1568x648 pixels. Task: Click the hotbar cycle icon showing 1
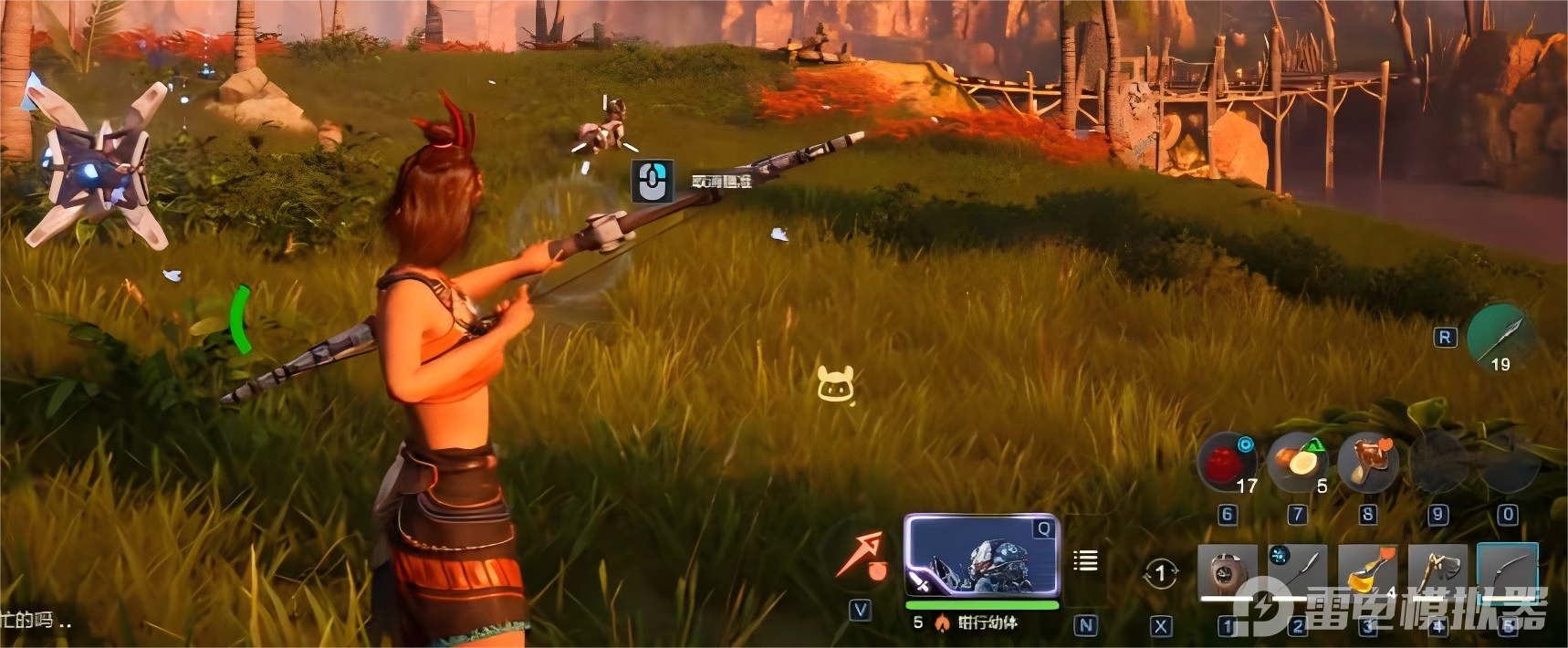coord(1160,574)
